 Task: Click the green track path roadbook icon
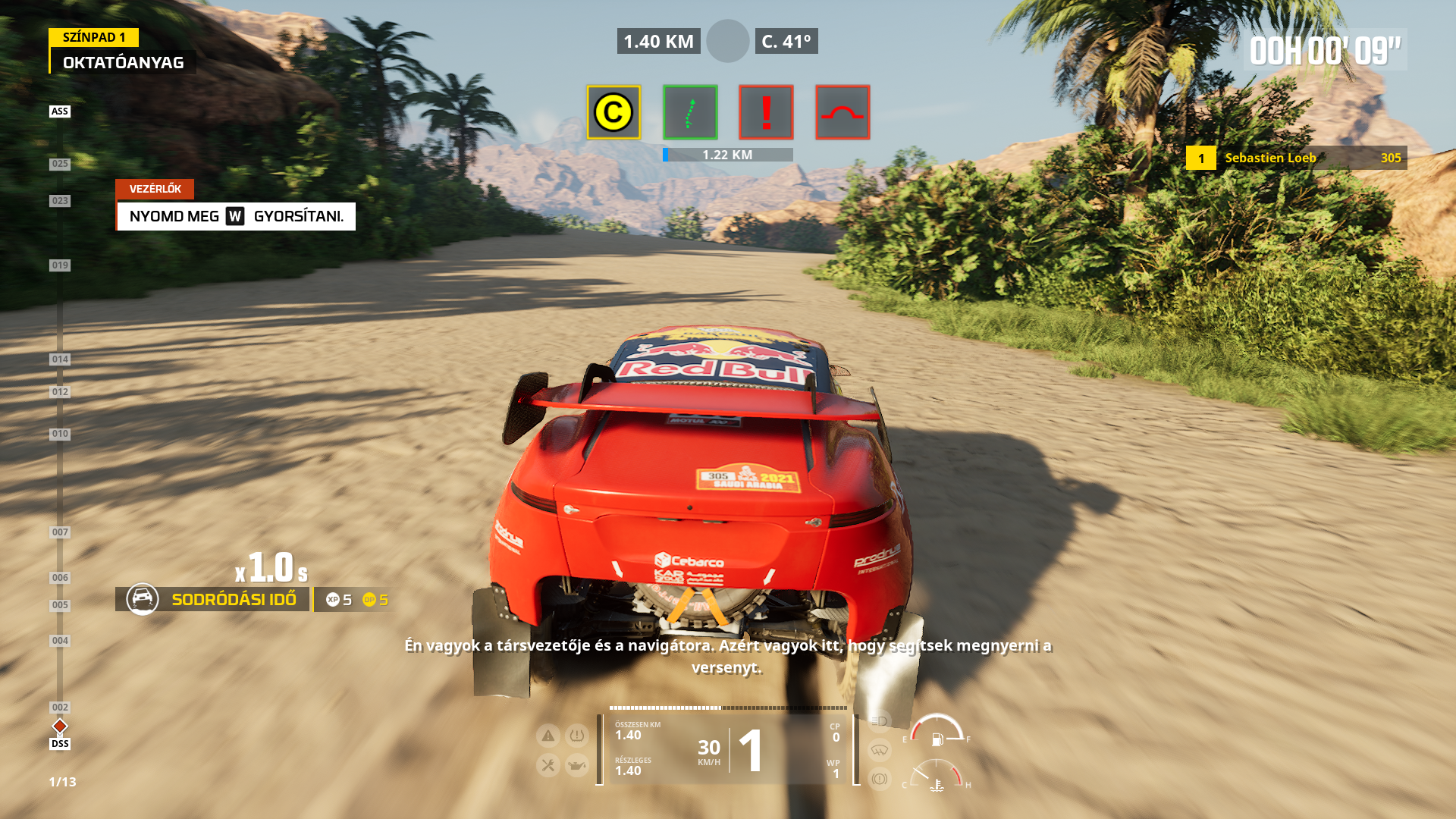click(x=690, y=112)
